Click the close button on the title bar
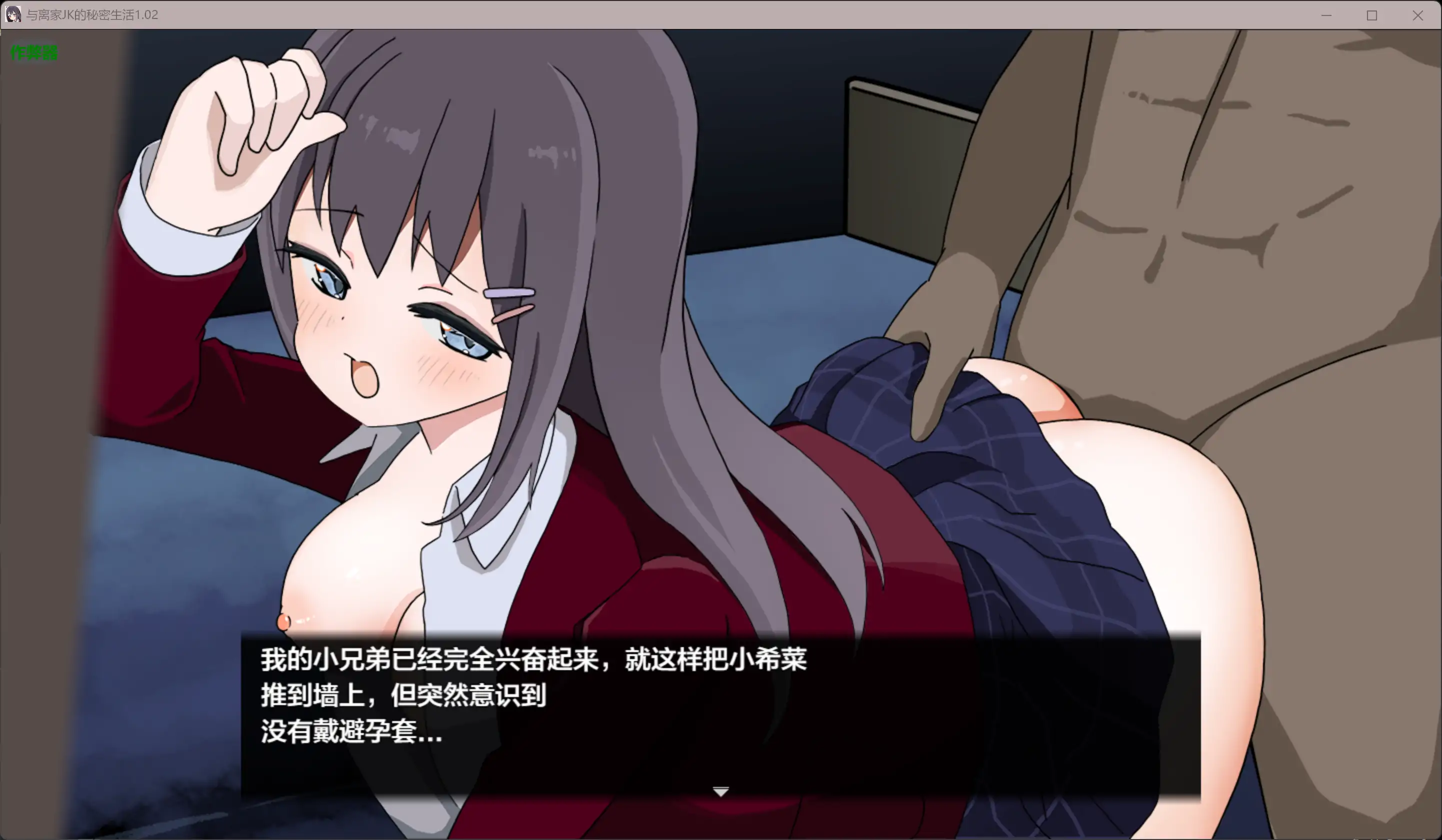Viewport: 1442px width, 840px height. (1418, 15)
